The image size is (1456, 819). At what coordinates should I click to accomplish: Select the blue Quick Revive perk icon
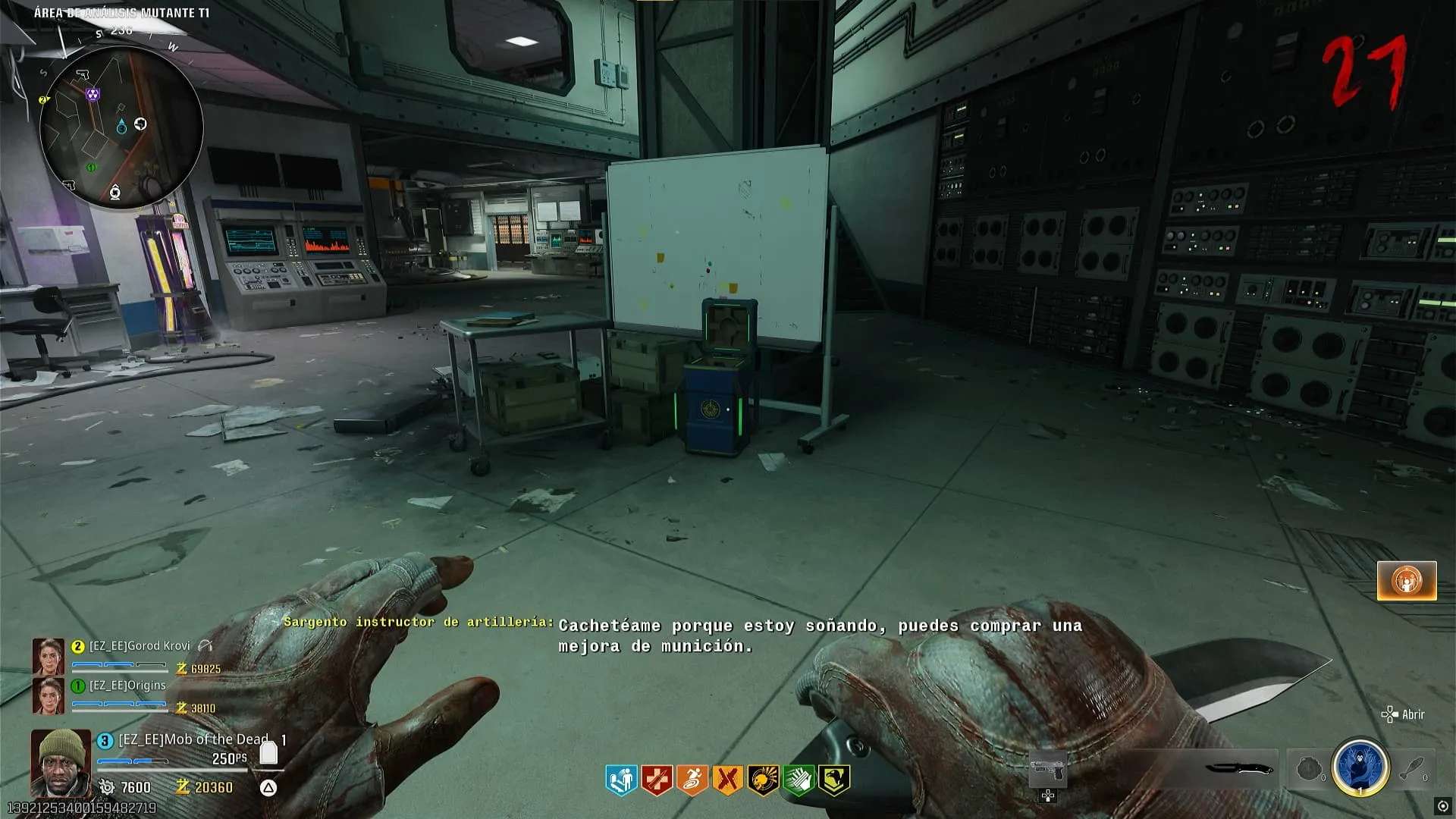click(x=621, y=780)
